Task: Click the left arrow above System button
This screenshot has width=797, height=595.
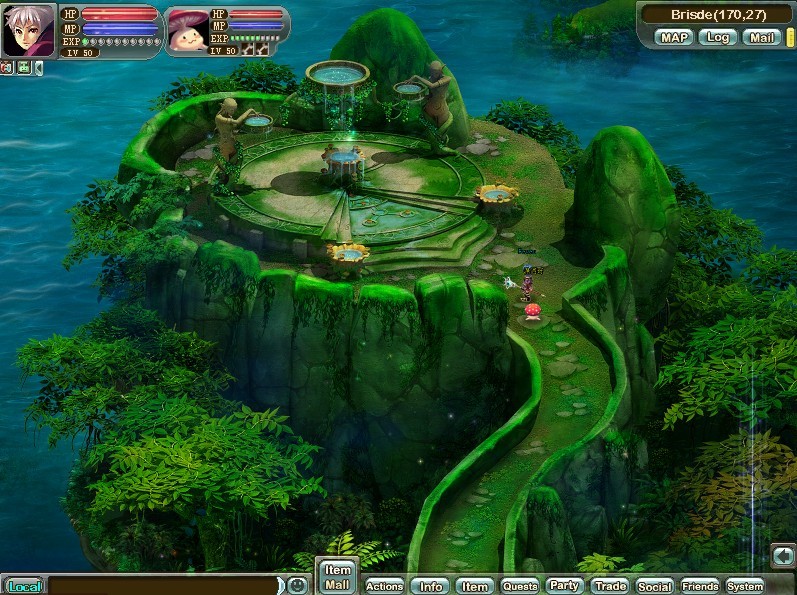Action: (x=783, y=554)
